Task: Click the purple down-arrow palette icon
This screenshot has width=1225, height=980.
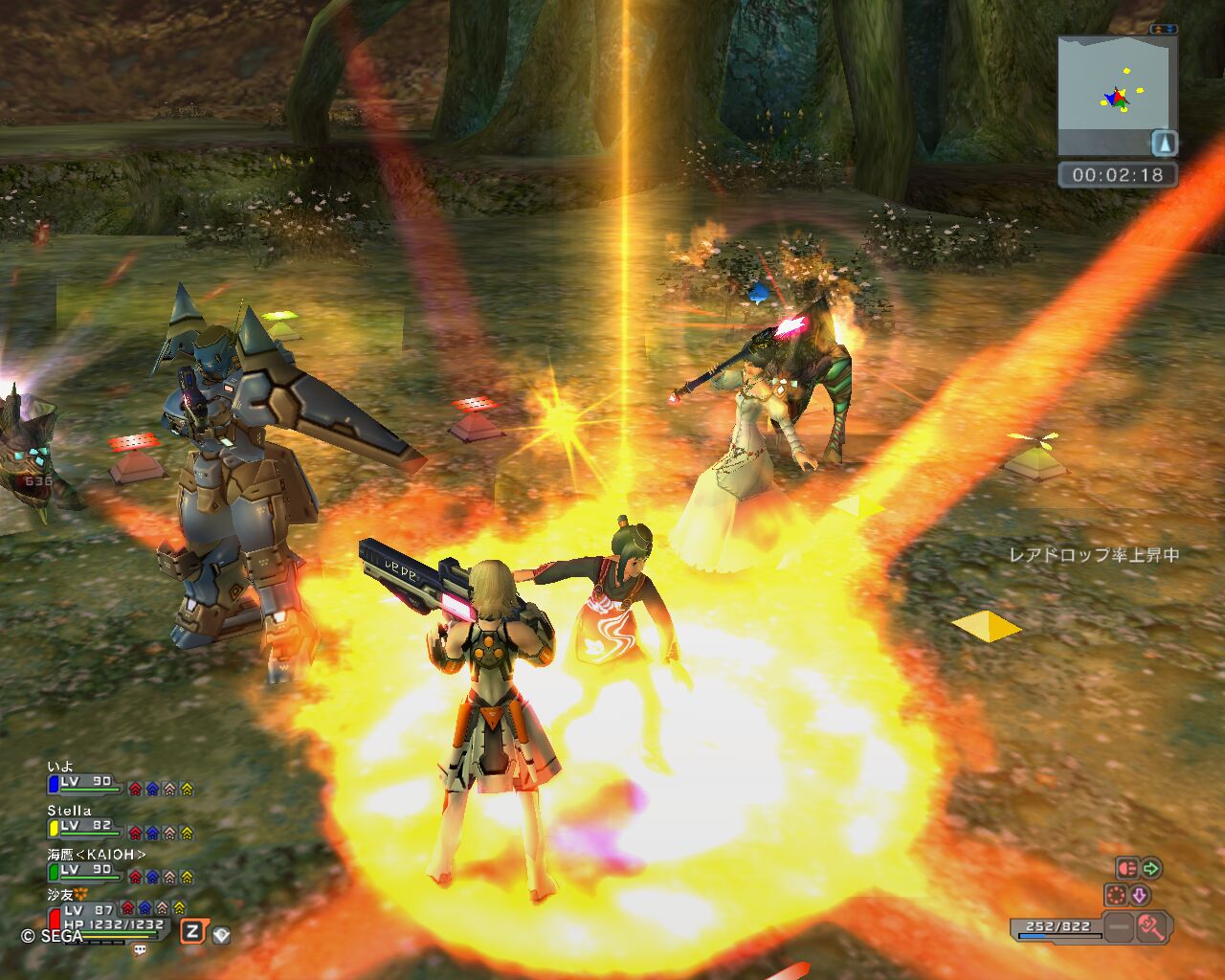Action: pyautogui.click(x=1139, y=896)
